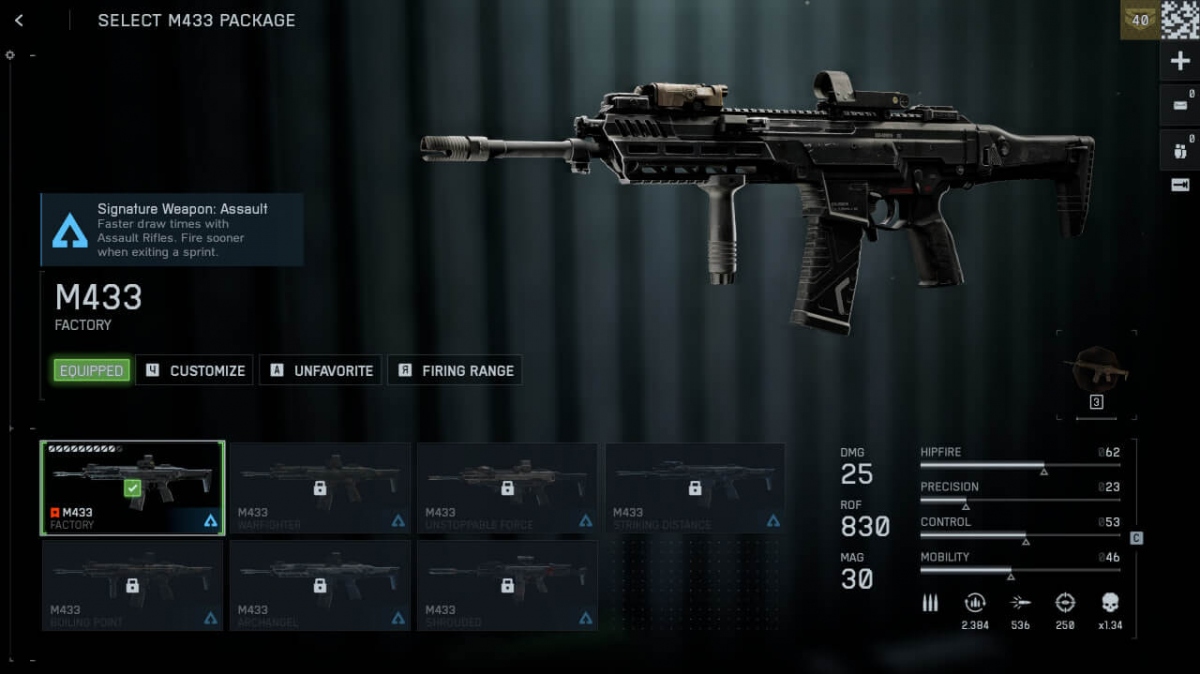Click the green Equipped button
Image resolution: width=1200 pixels, height=674 pixels.
[x=91, y=371]
